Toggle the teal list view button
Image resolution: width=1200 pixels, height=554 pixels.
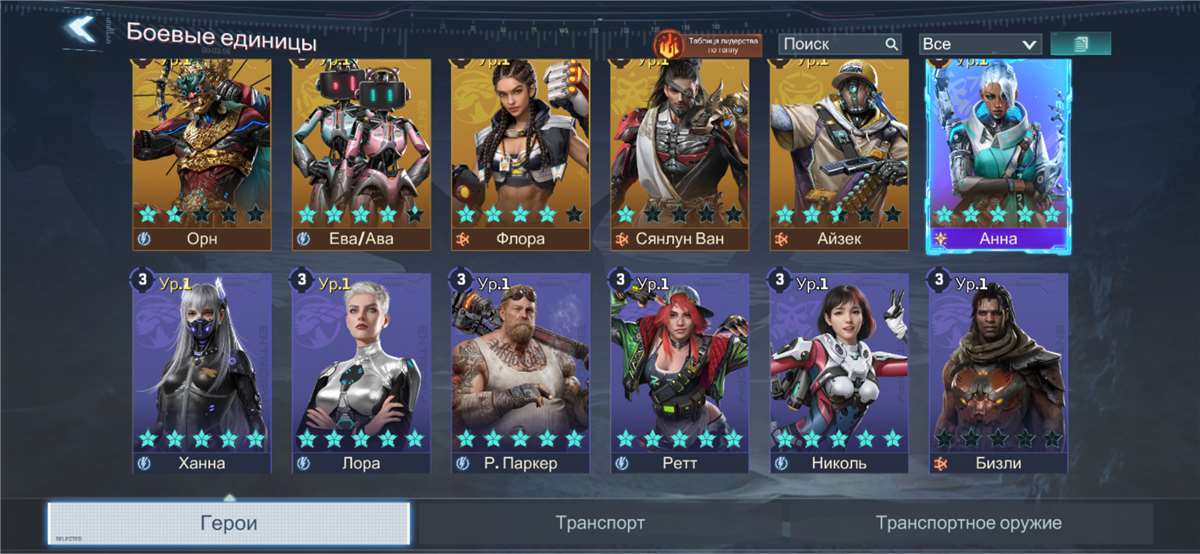1080,44
